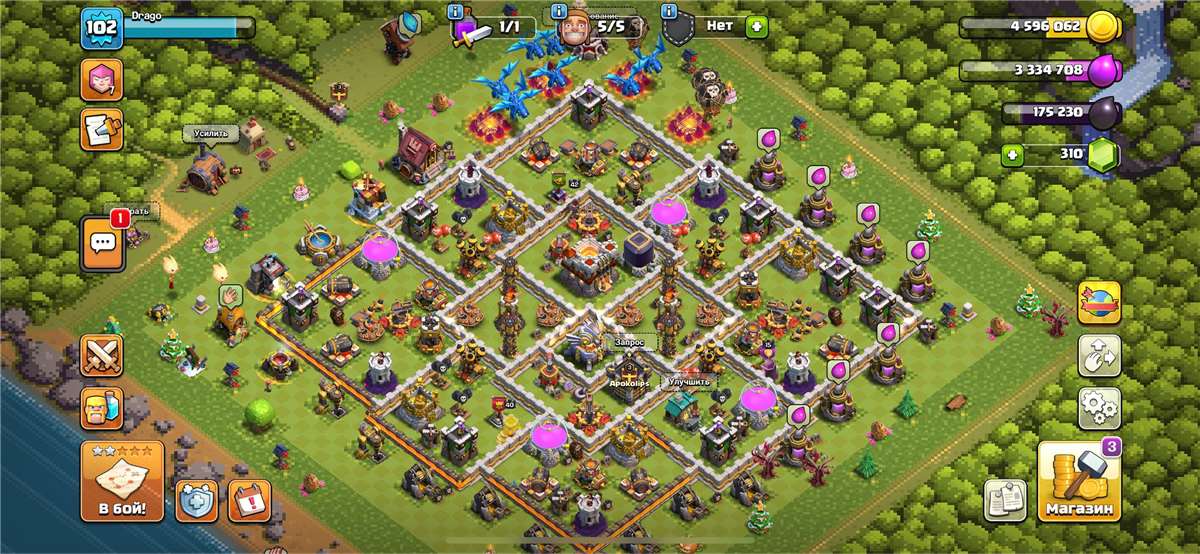Open the globe with ribbon leagues button
This screenshot has height=554, width=1200.
click(1099, 302)
